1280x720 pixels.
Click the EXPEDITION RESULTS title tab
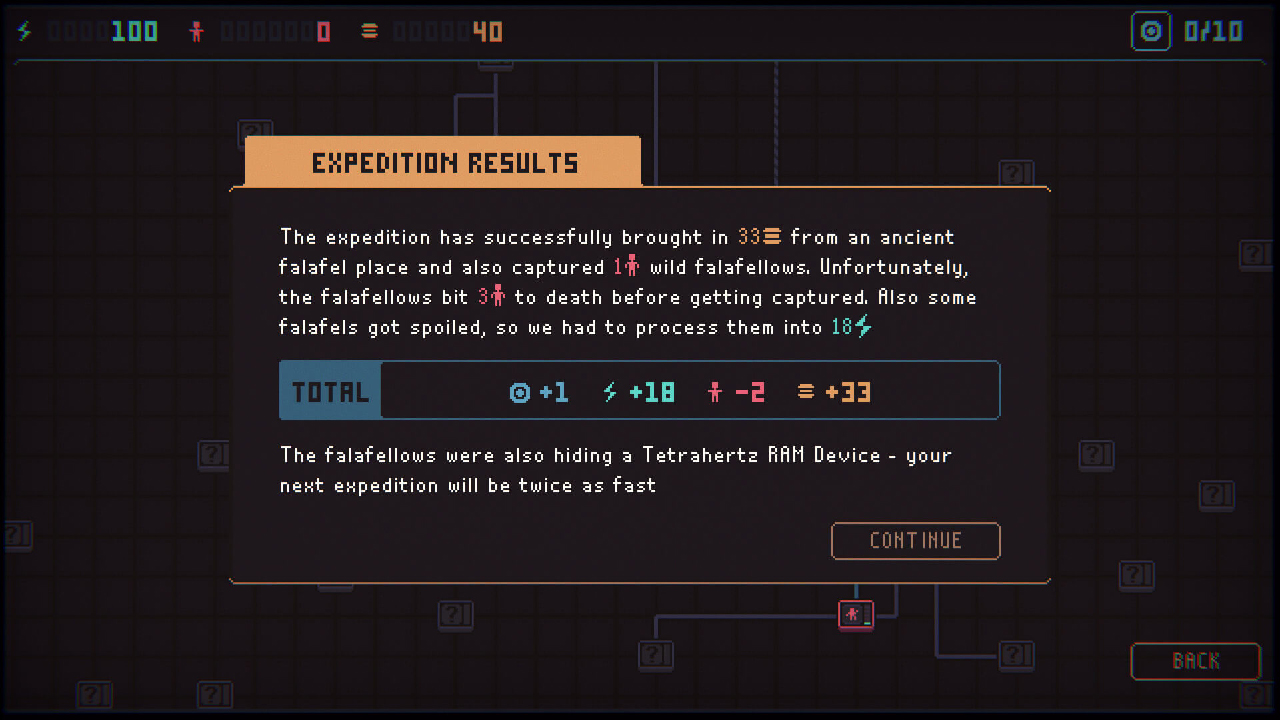click(443, 161)
